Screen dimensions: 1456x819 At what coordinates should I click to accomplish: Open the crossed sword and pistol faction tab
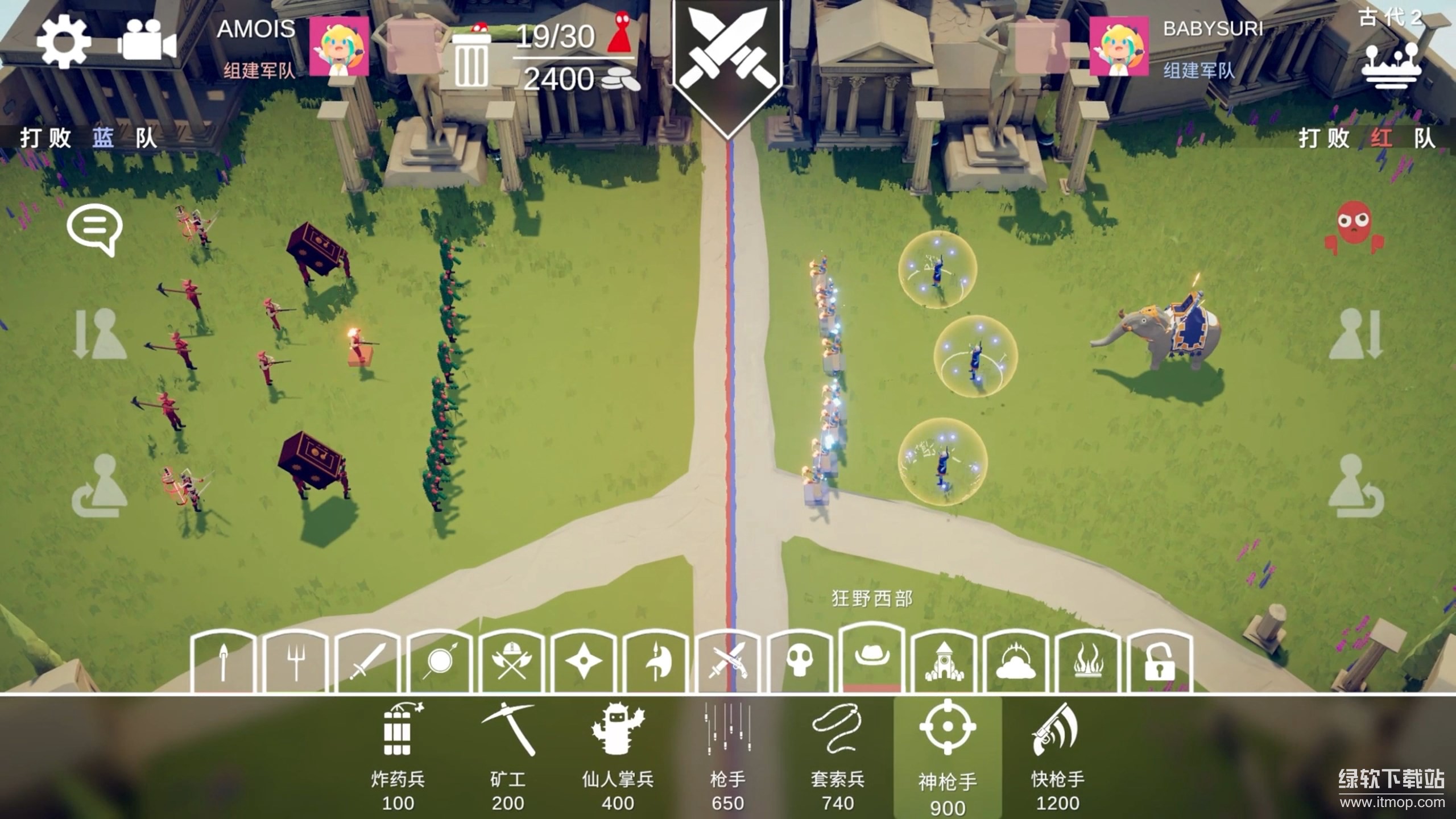727,661
